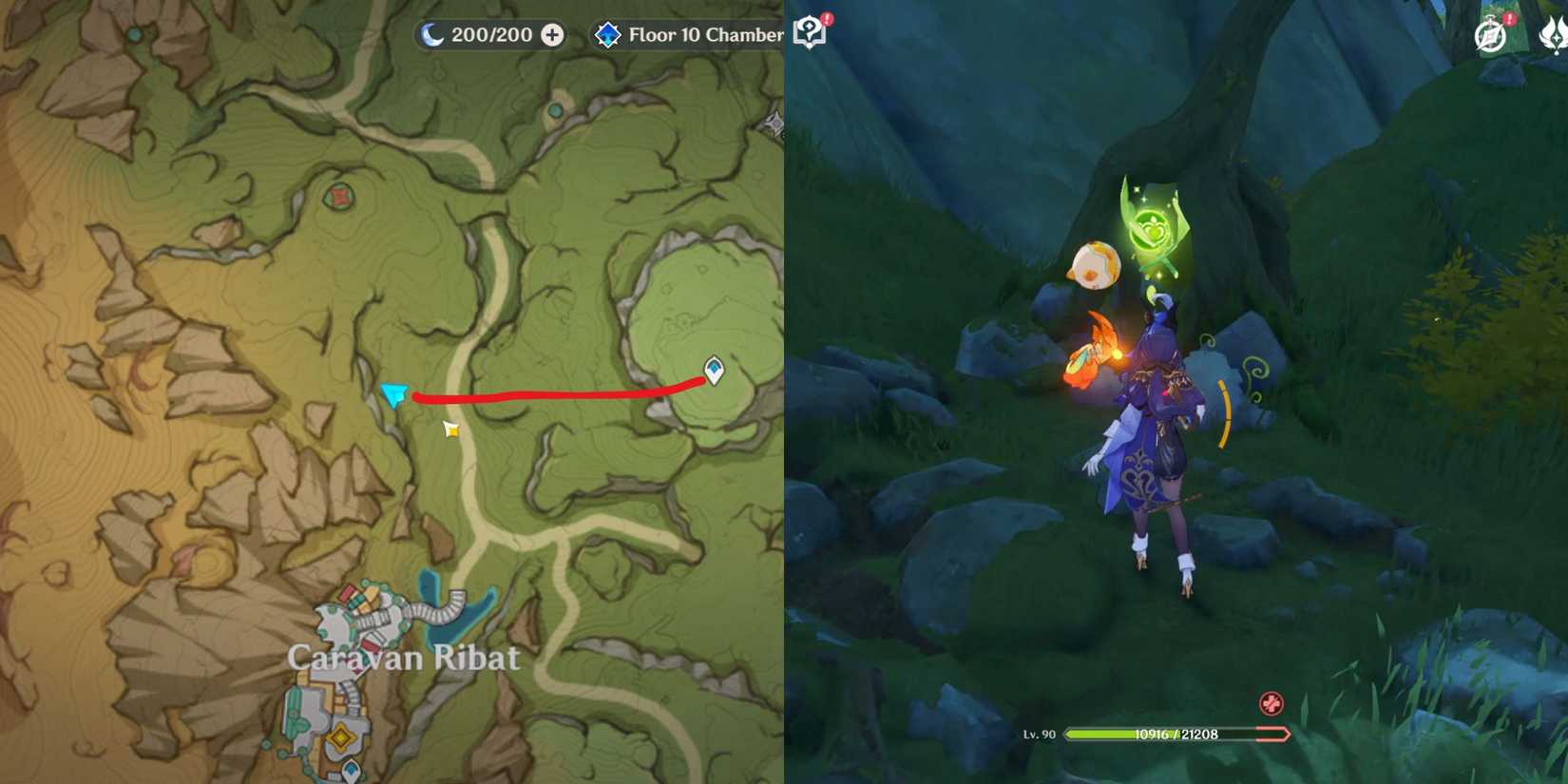Select the Spiral Abyss diamond icon beside Floor 10
The height and width of the screenshot is (784, 1568).
tap(605, 35)
